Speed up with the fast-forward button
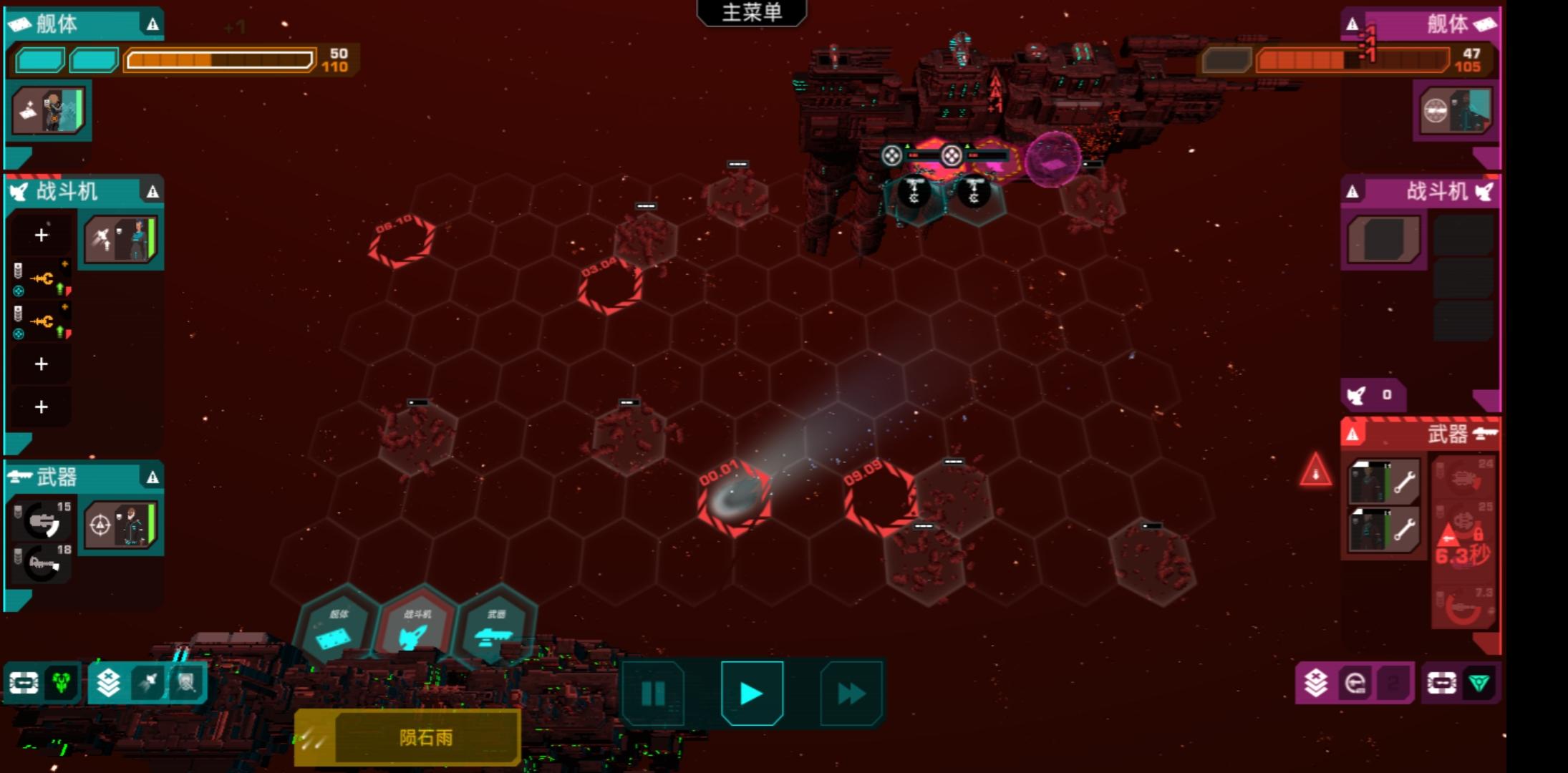Screen dimensions: 1568x773 (851, 693)
